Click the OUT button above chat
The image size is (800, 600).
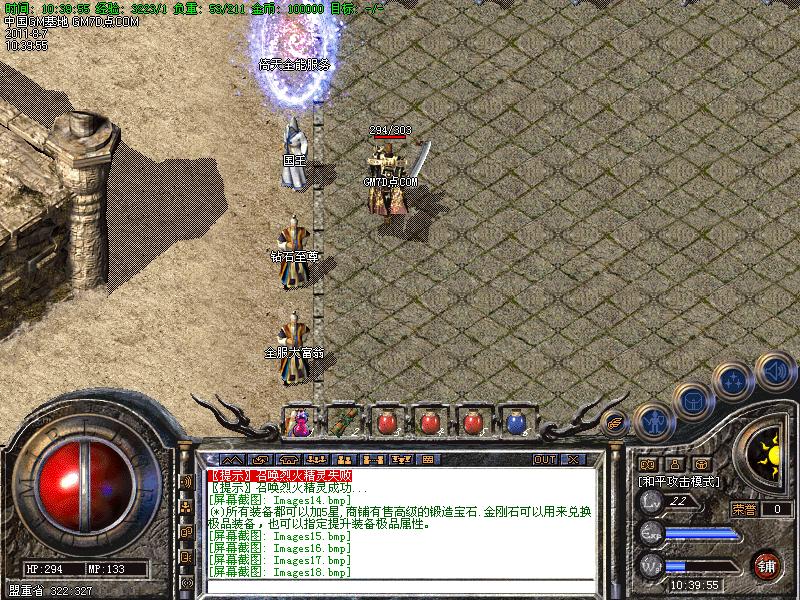point(544,460)
